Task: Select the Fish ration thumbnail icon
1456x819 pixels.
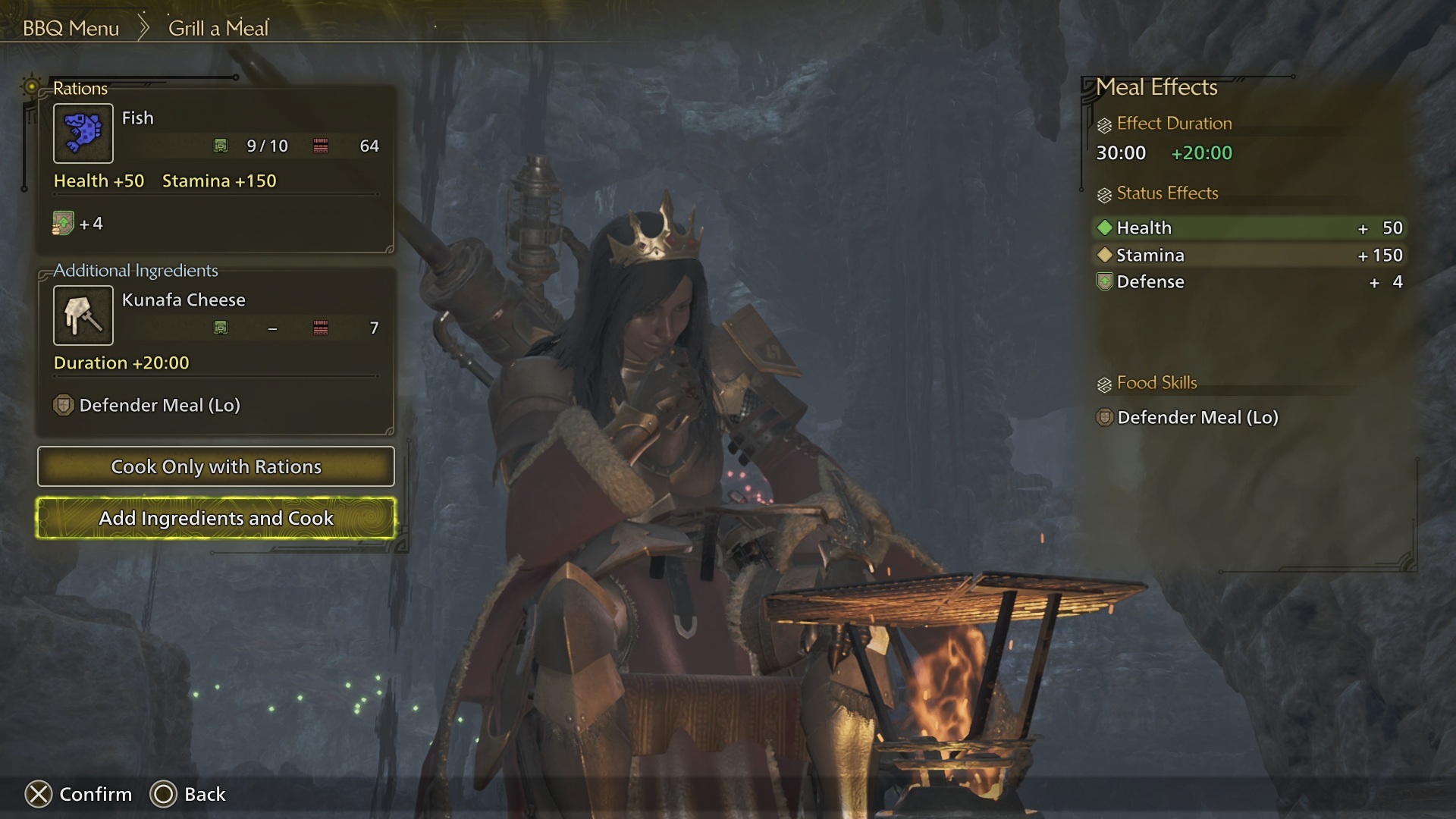Action: click(x=83, y=133)
